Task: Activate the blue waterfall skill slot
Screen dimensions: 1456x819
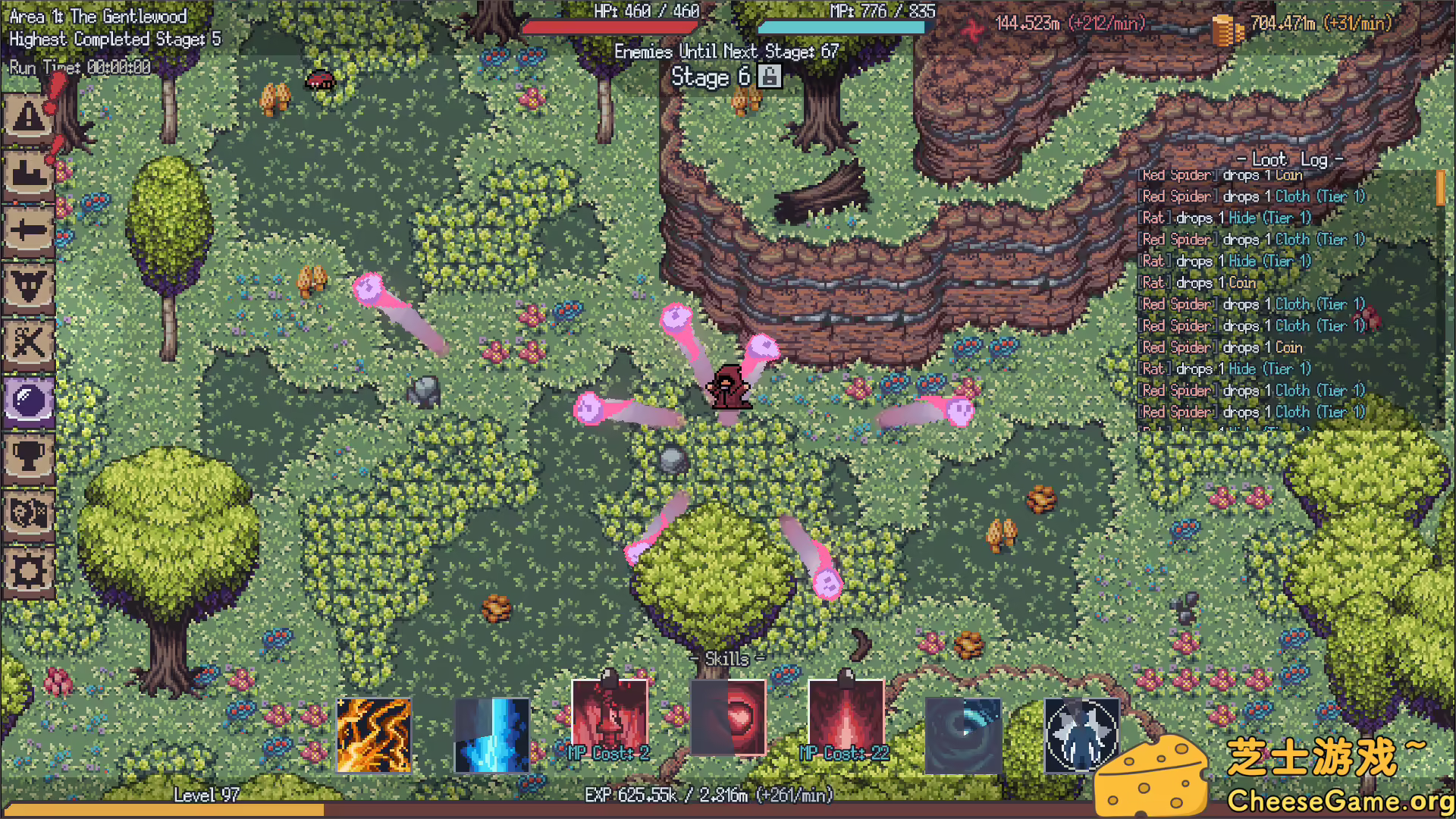Action: pos(493,734)
